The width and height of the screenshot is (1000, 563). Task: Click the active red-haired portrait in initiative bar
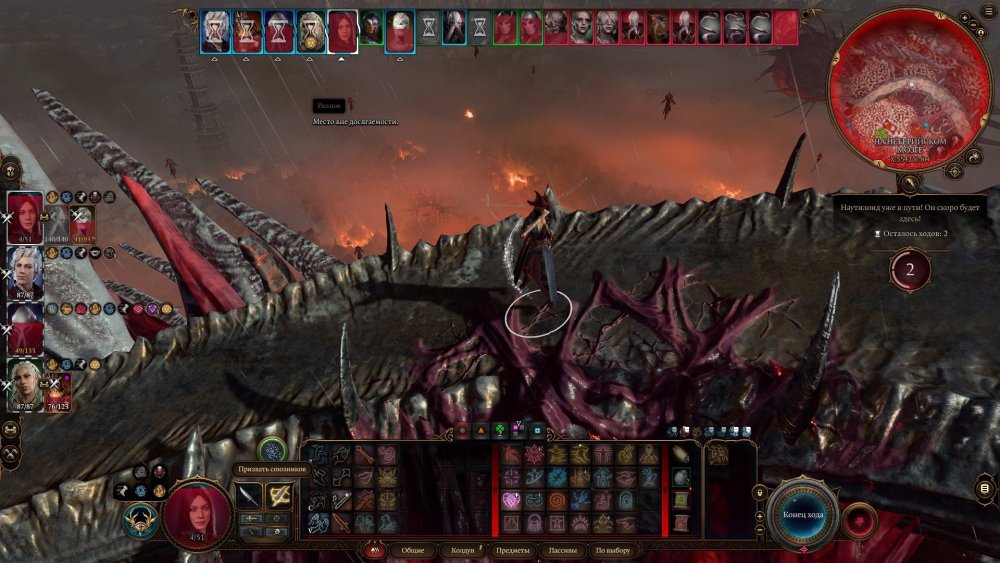342,31
